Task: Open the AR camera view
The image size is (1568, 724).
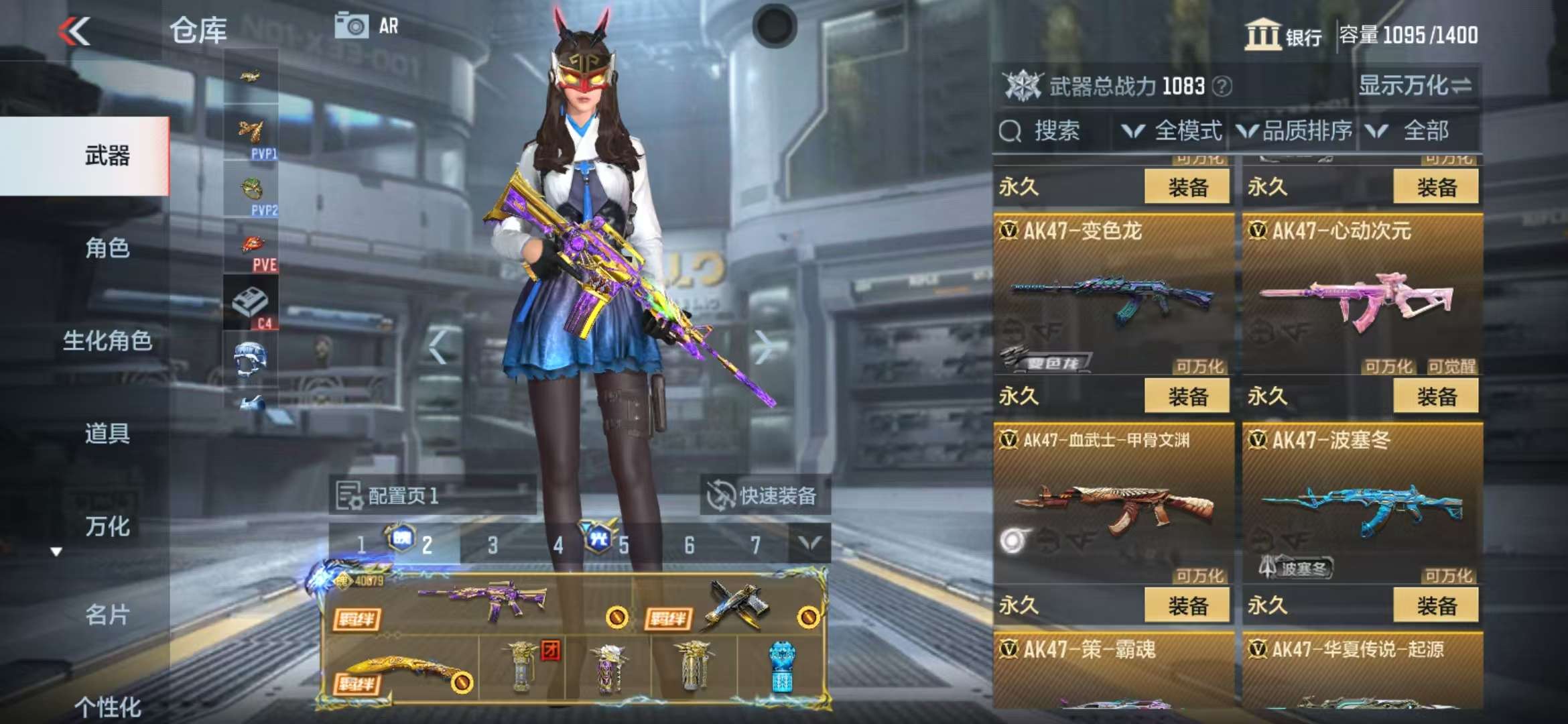Action: tap(367, 27)
